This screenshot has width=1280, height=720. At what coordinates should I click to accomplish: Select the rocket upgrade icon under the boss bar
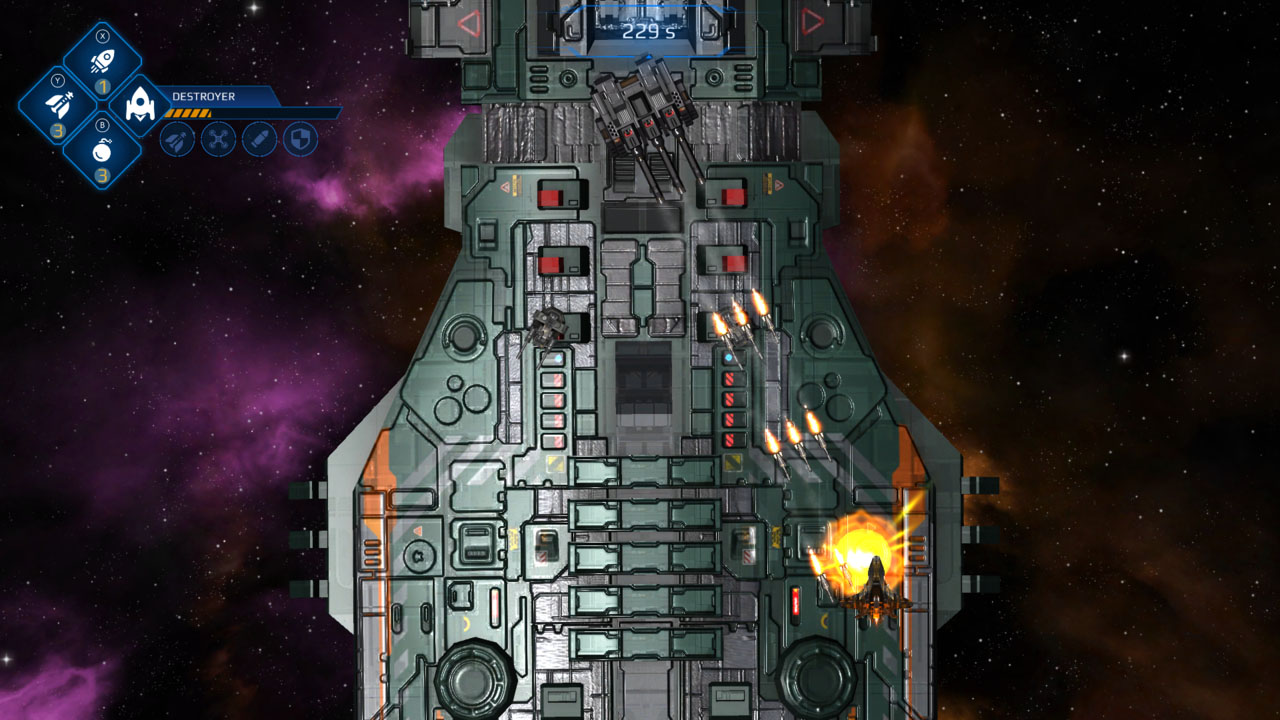pyautogui.click(x=176, y=141)
